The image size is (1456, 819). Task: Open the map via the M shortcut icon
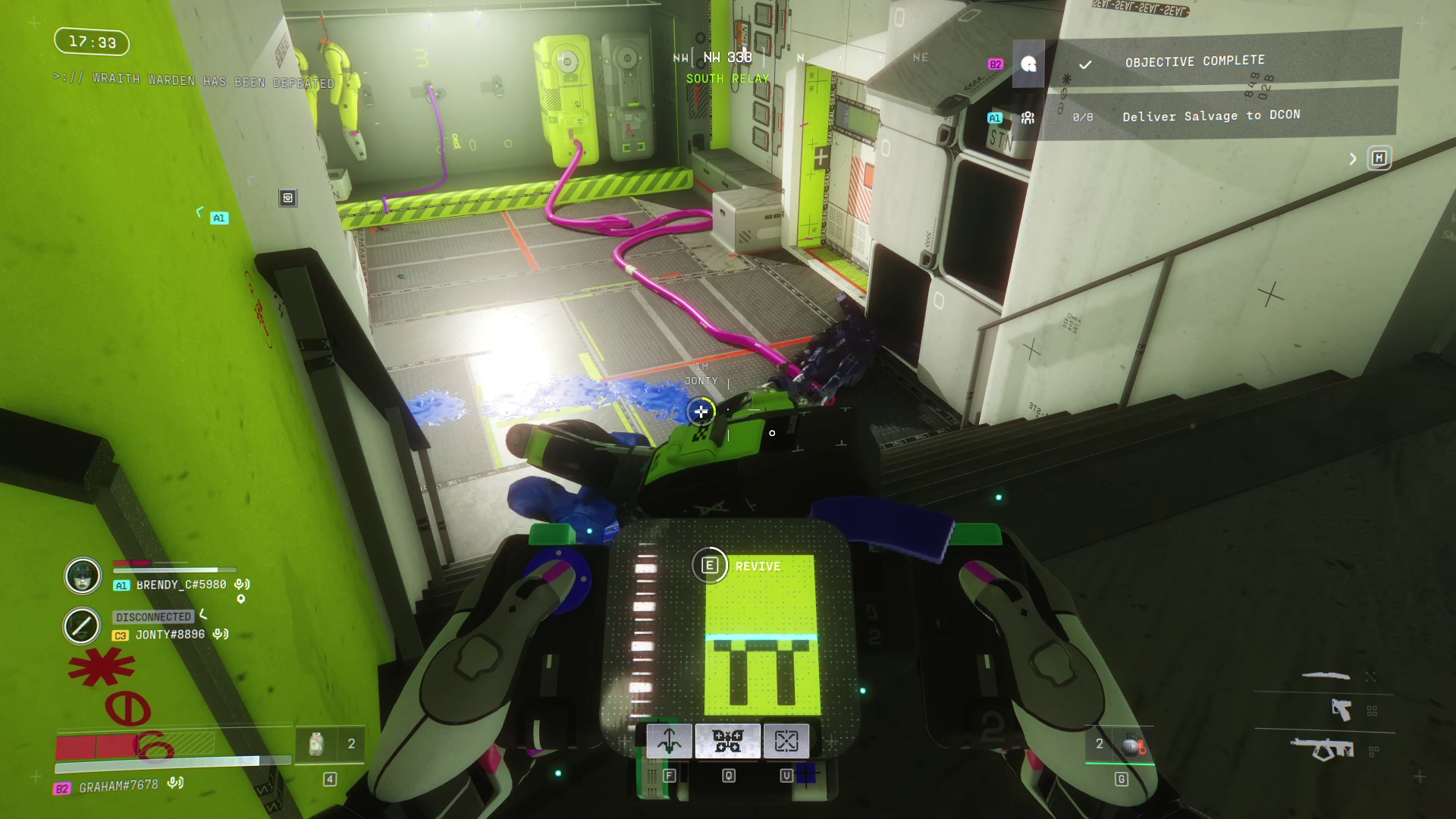(x=1380, y=158)
